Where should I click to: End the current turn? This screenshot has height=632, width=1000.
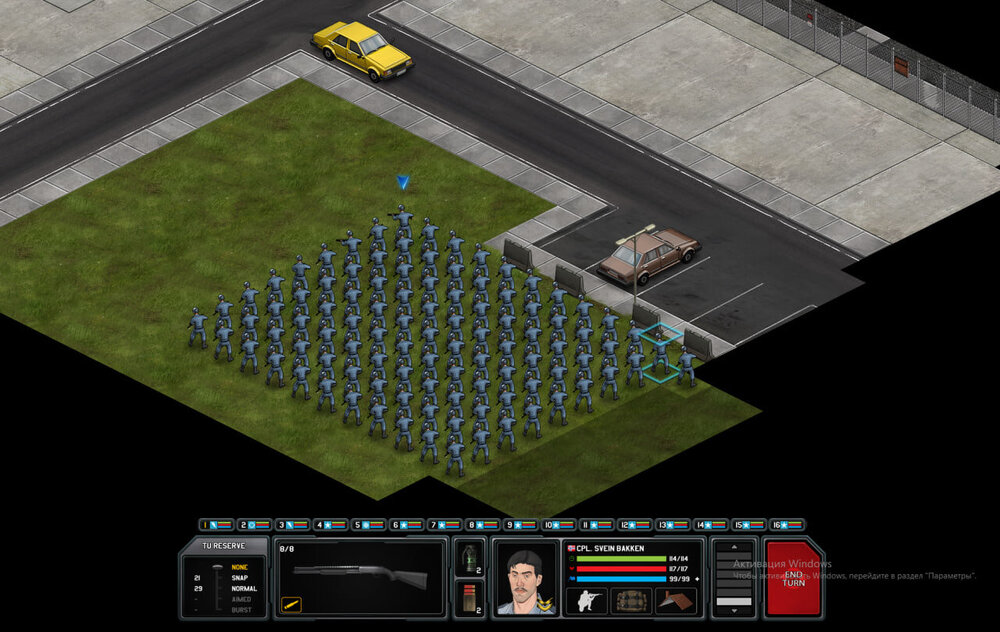(792, 578)
